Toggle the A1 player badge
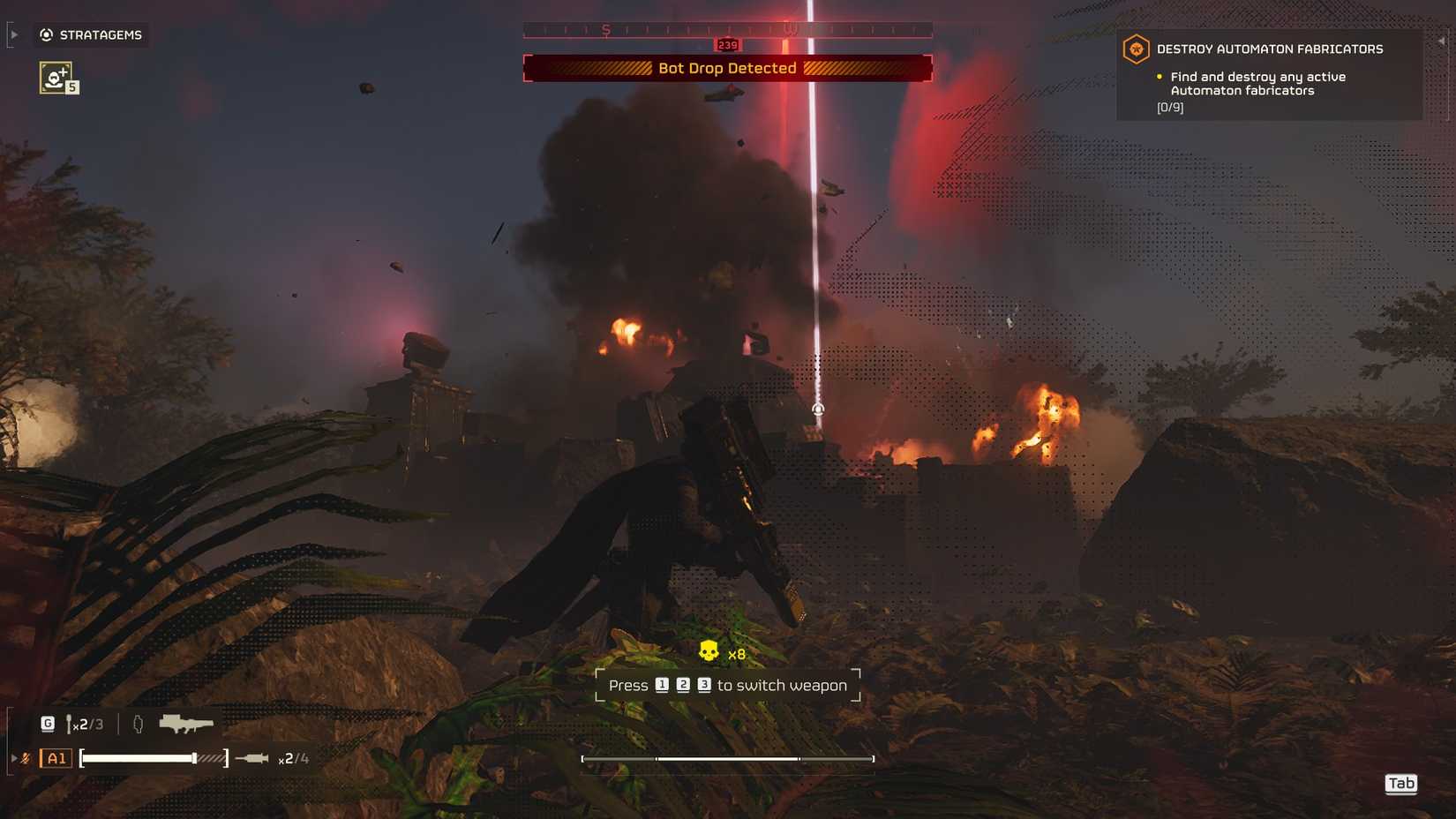Image resolution: width=1456 pixels, height=819 pixels. pos(56,757)
